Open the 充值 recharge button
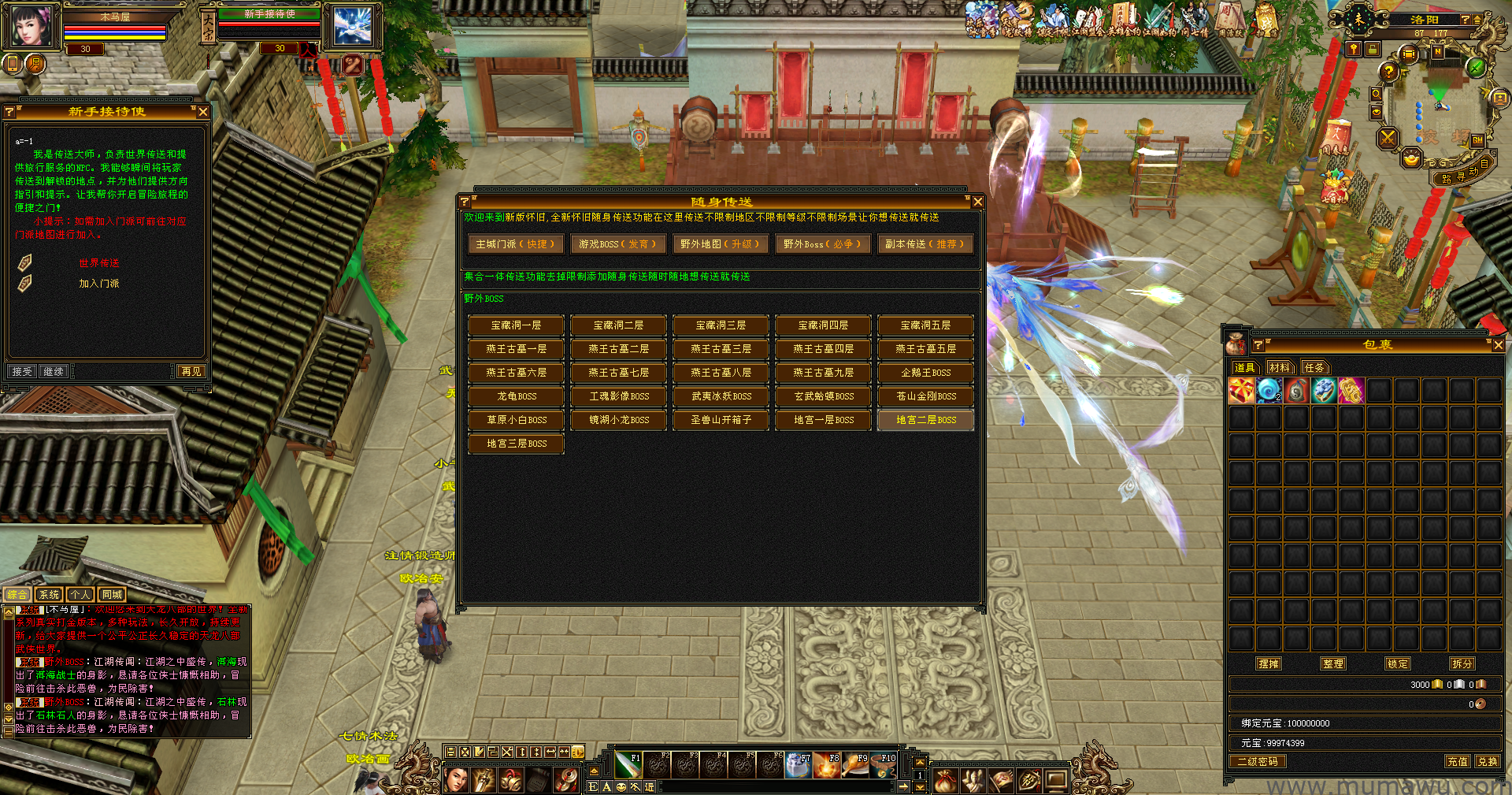The height and width of the screenshot is (795, 1512). coord(1458,761)
